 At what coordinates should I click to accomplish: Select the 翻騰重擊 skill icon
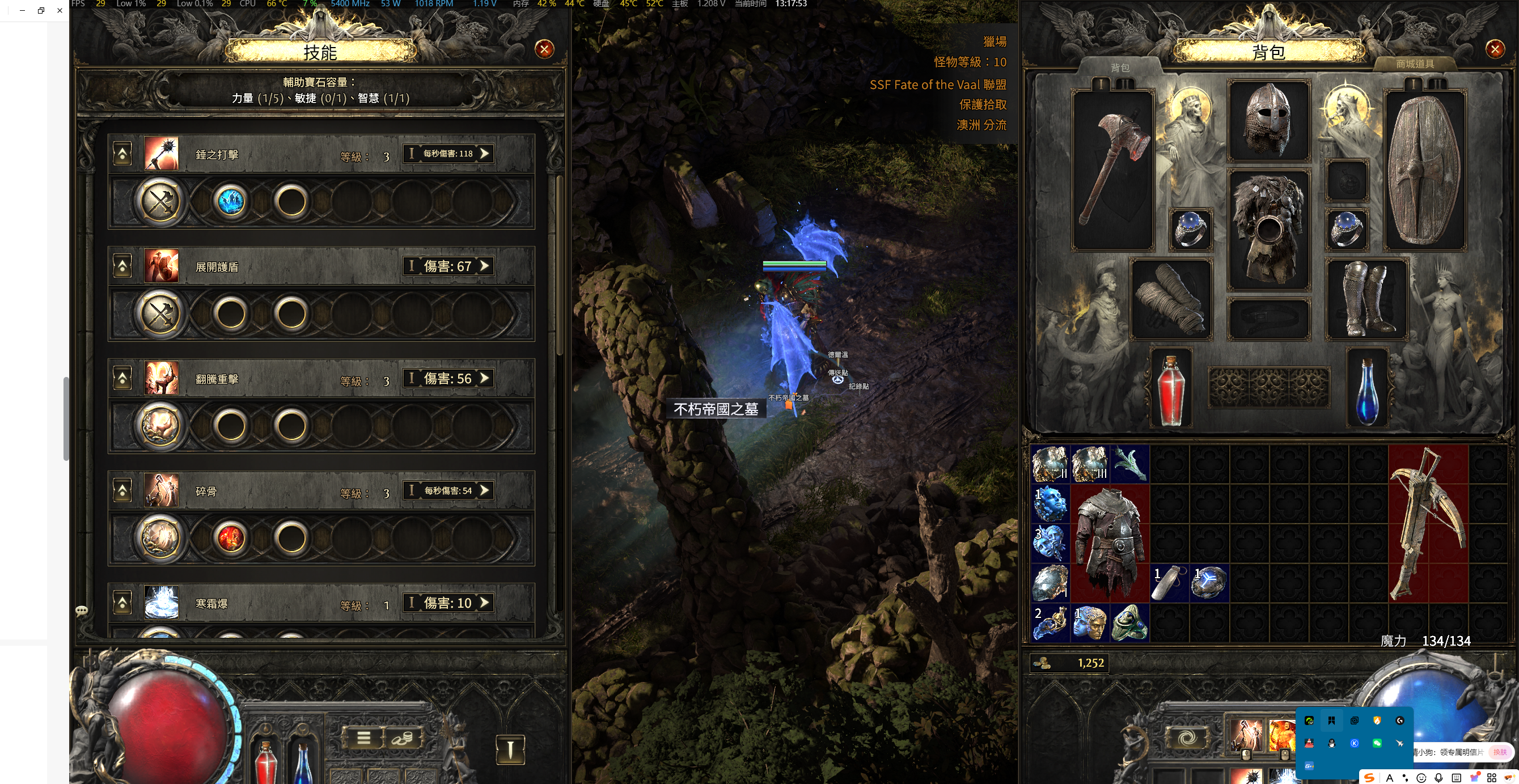(161, 379)
